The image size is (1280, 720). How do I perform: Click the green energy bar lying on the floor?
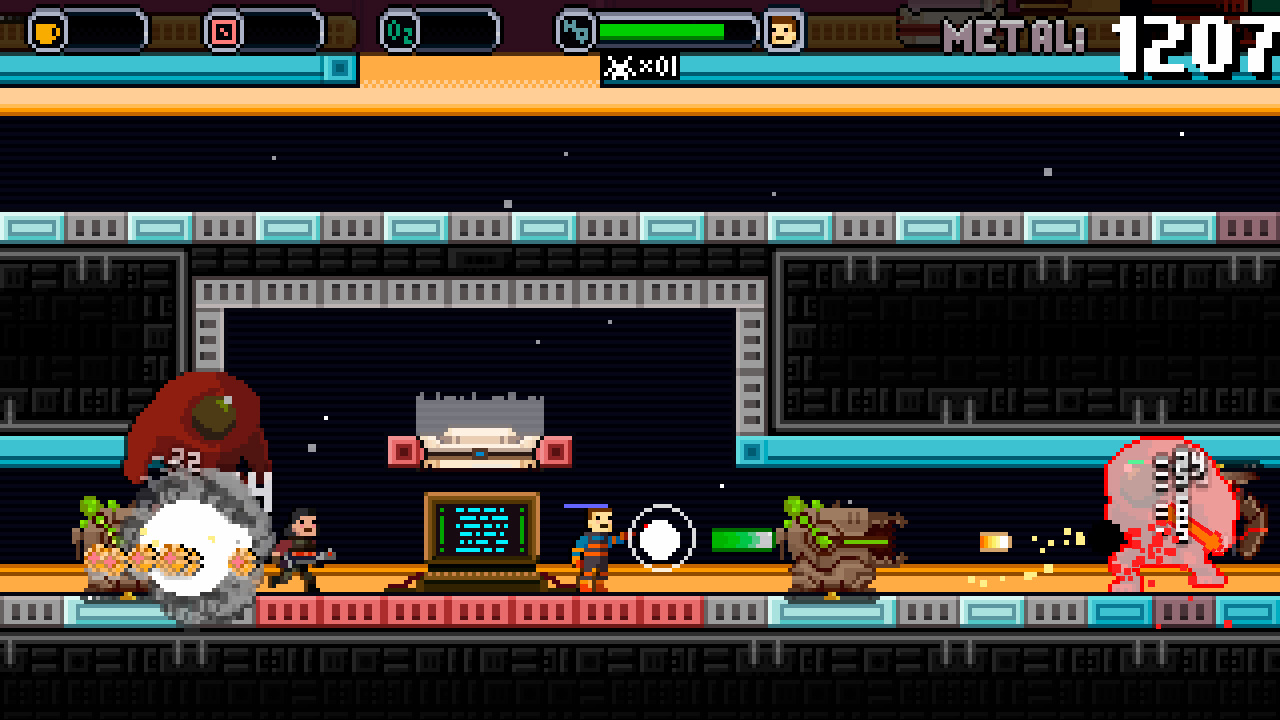(742, 540)
